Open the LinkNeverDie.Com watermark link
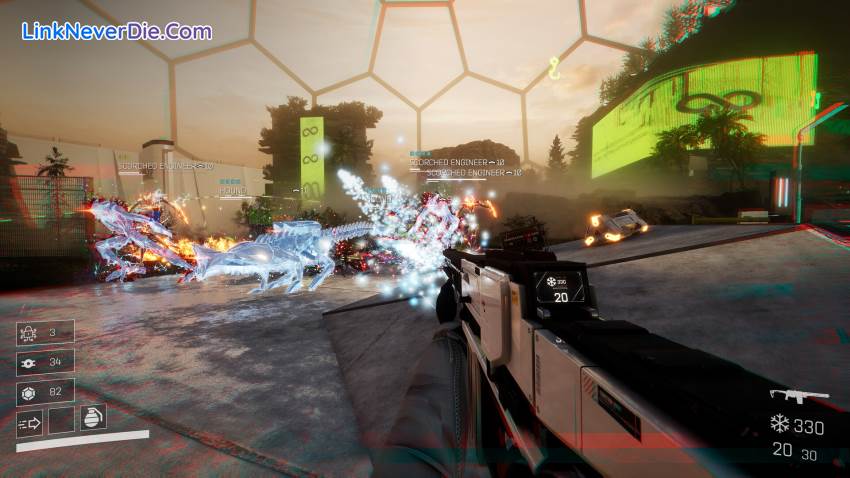Viewport: 850px width, 478px height. [117, 31]
